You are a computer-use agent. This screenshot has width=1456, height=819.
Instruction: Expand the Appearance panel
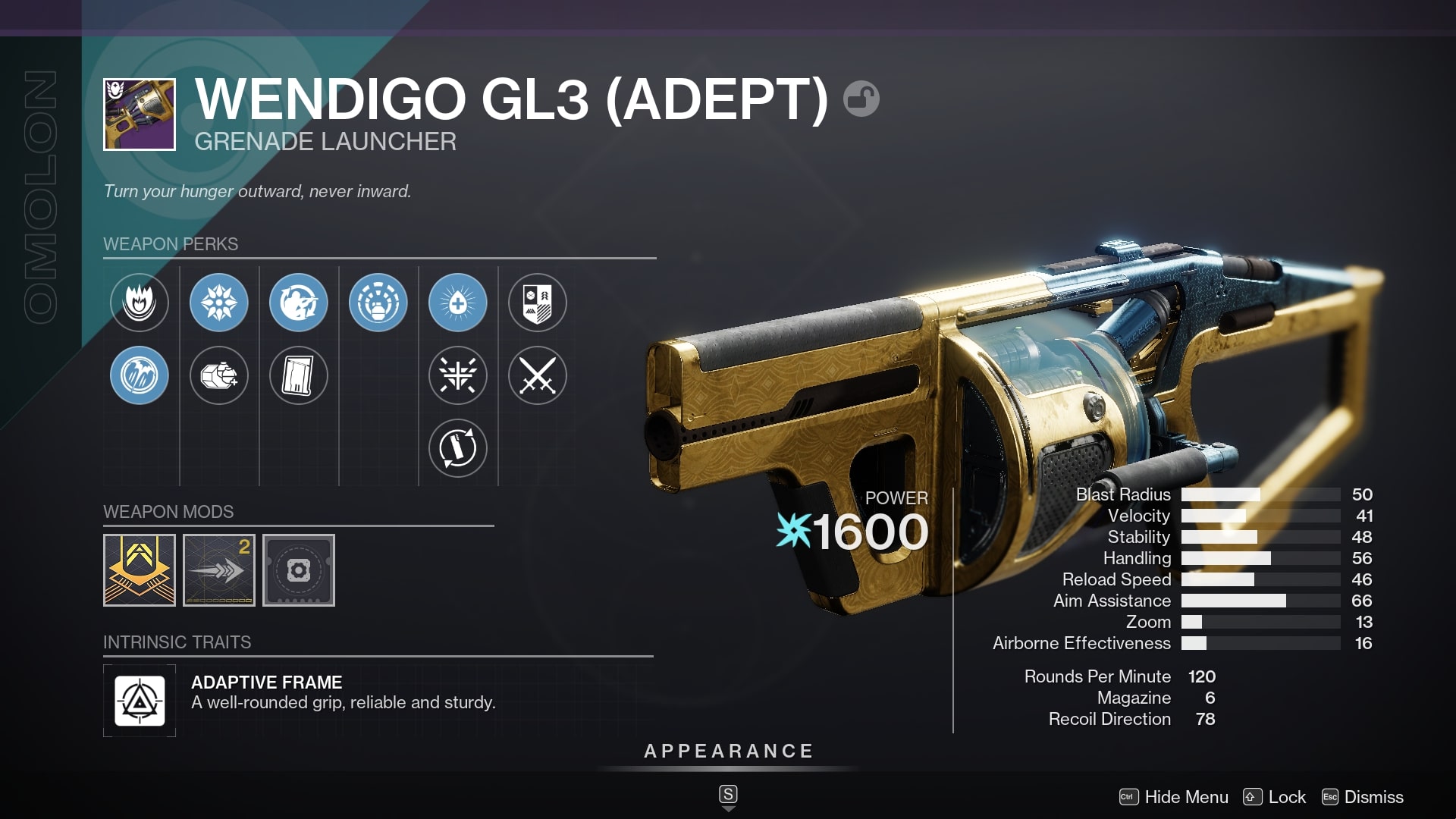pyautogui.click(x=728, y=752)
